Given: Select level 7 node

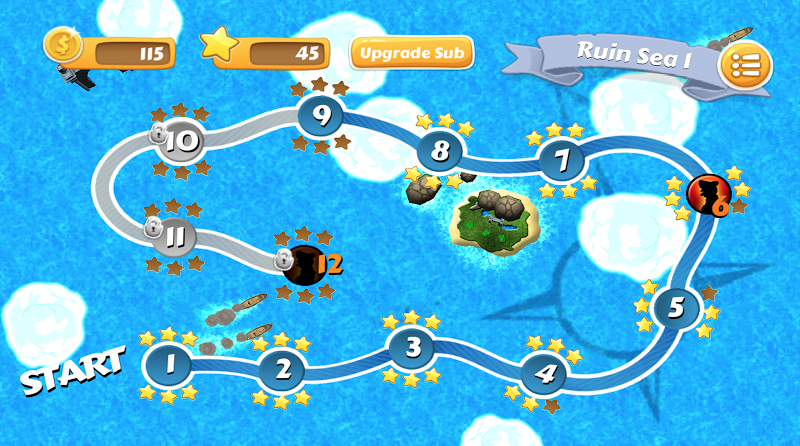Looking at the screenshot, I should point(562,160).
